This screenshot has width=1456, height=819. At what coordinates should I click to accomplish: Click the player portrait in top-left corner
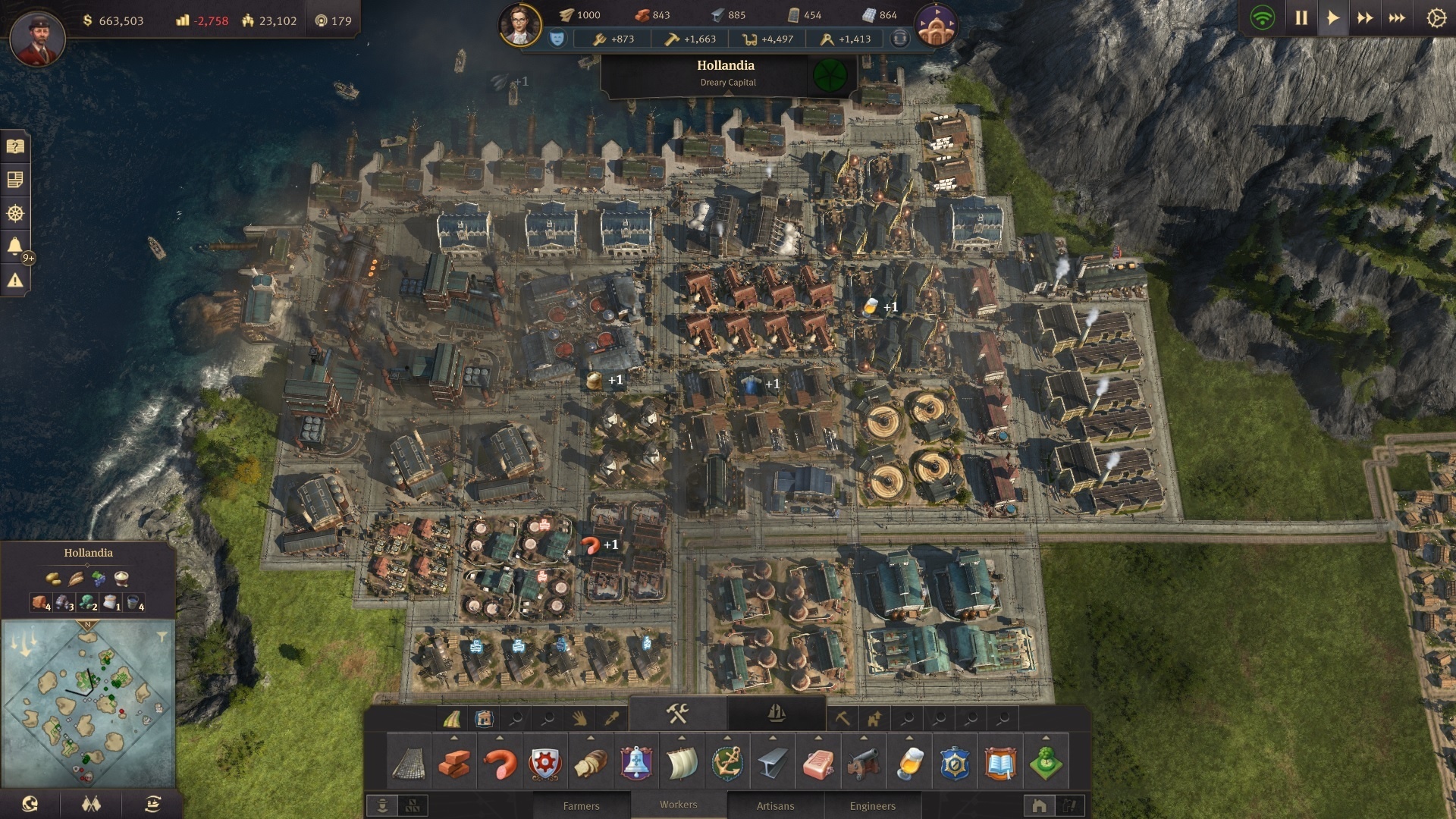tap(37, 38)
